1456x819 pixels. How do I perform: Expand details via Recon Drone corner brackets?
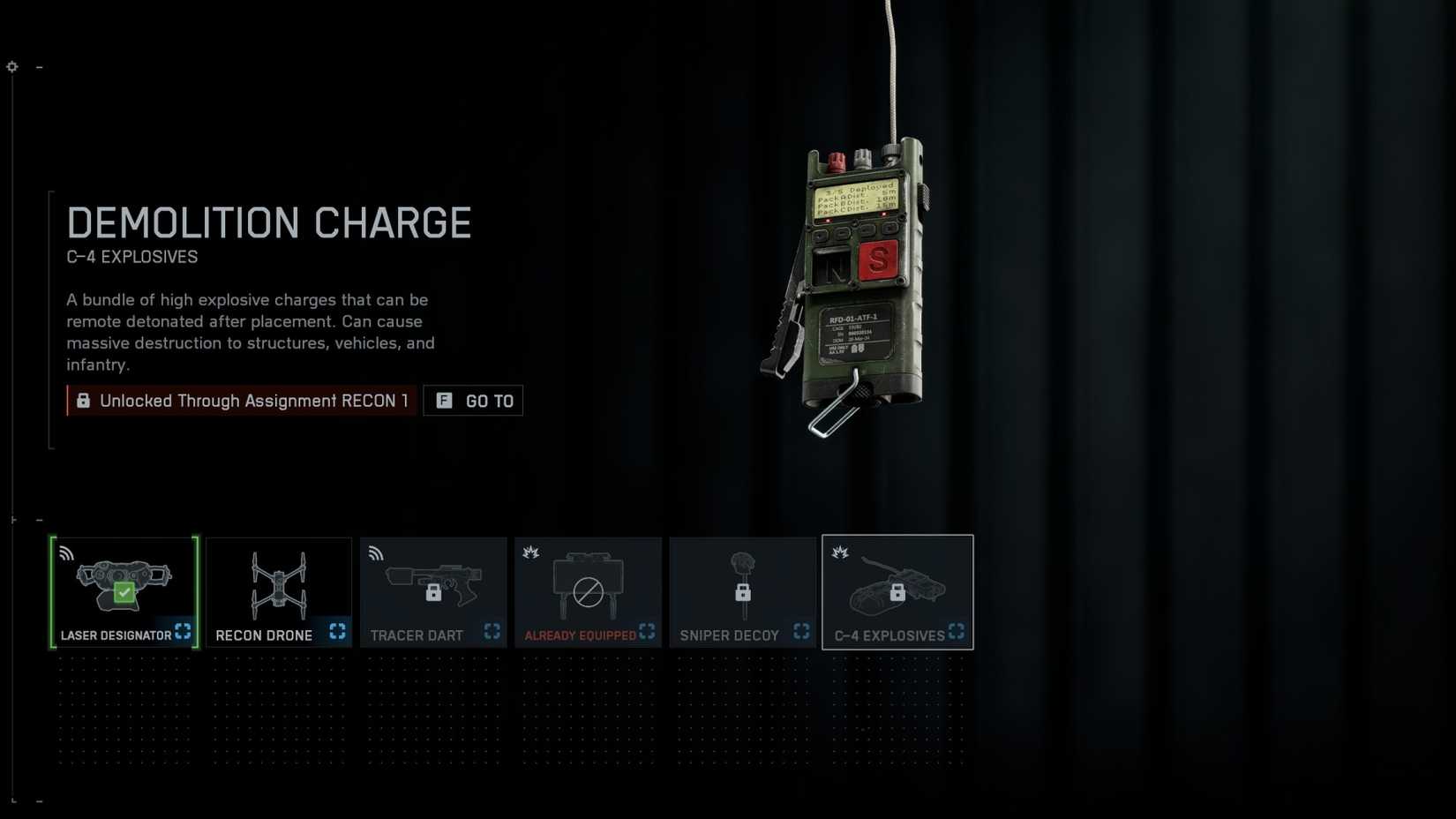336,631
